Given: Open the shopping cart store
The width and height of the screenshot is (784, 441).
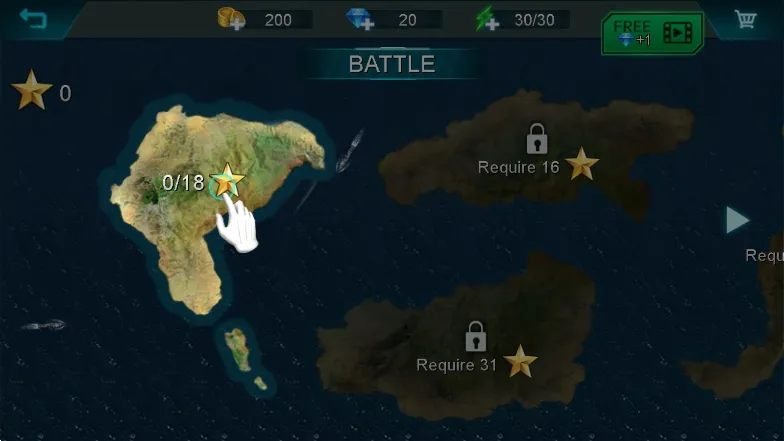Looking at the screenshot, I should tap(745, 19).
